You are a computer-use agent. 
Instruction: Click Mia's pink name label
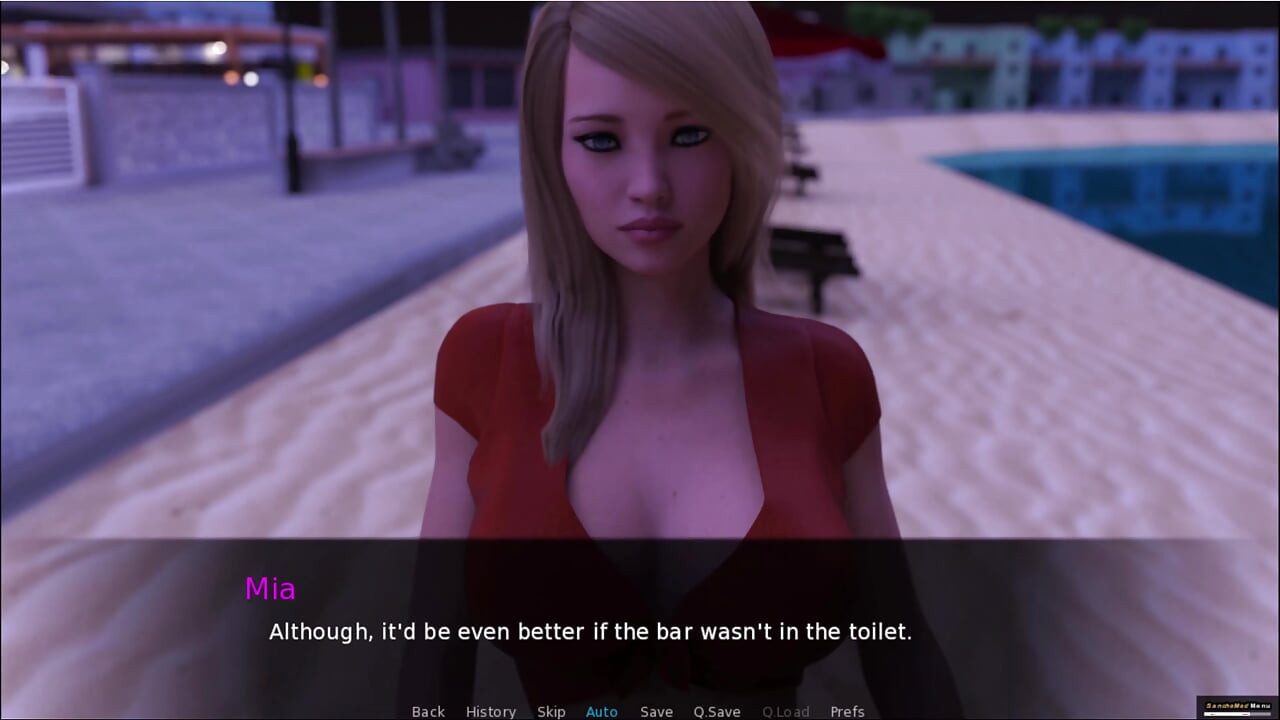point(271,589)
